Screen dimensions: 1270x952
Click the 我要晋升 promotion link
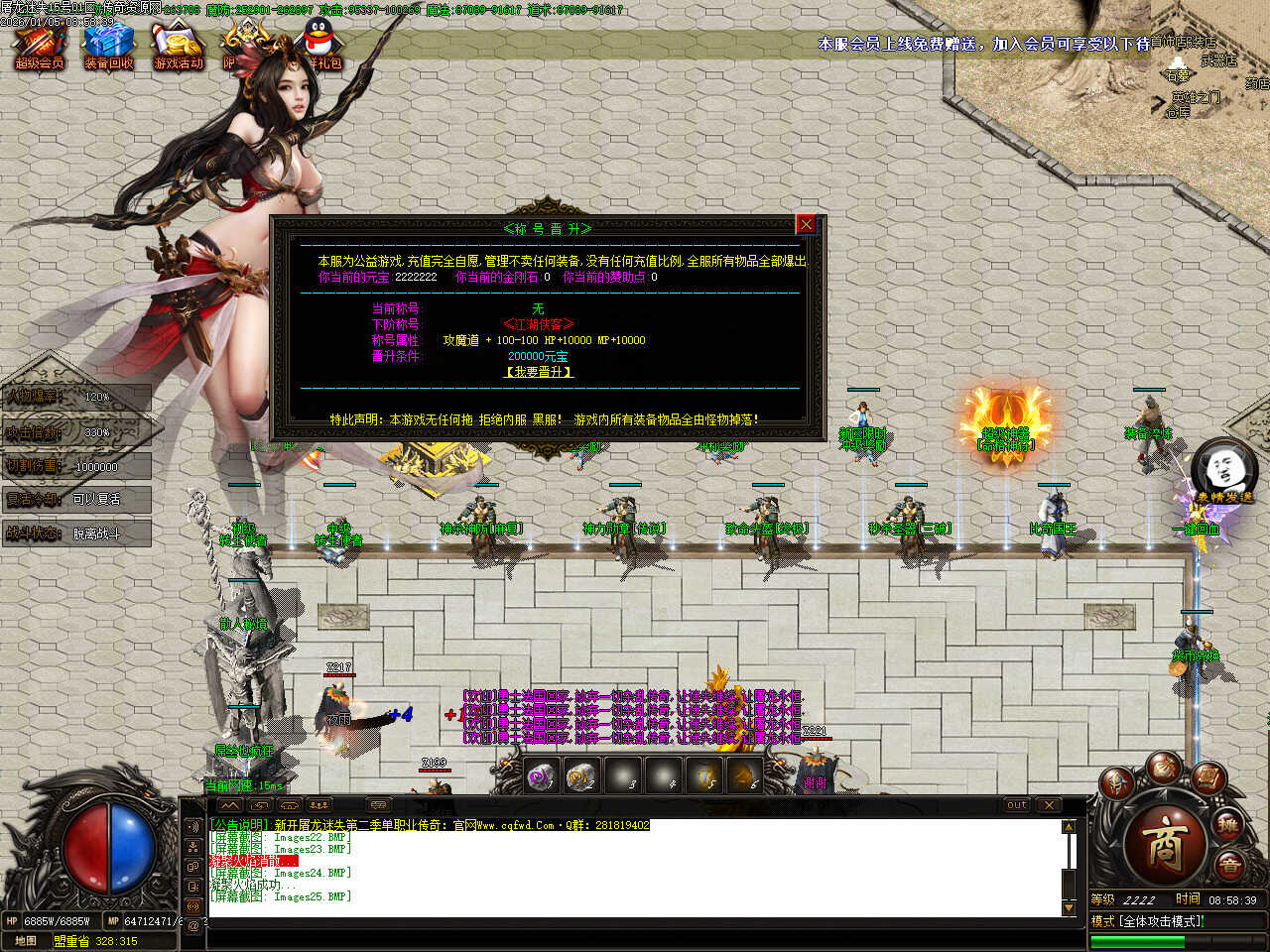tap(539, 372)
